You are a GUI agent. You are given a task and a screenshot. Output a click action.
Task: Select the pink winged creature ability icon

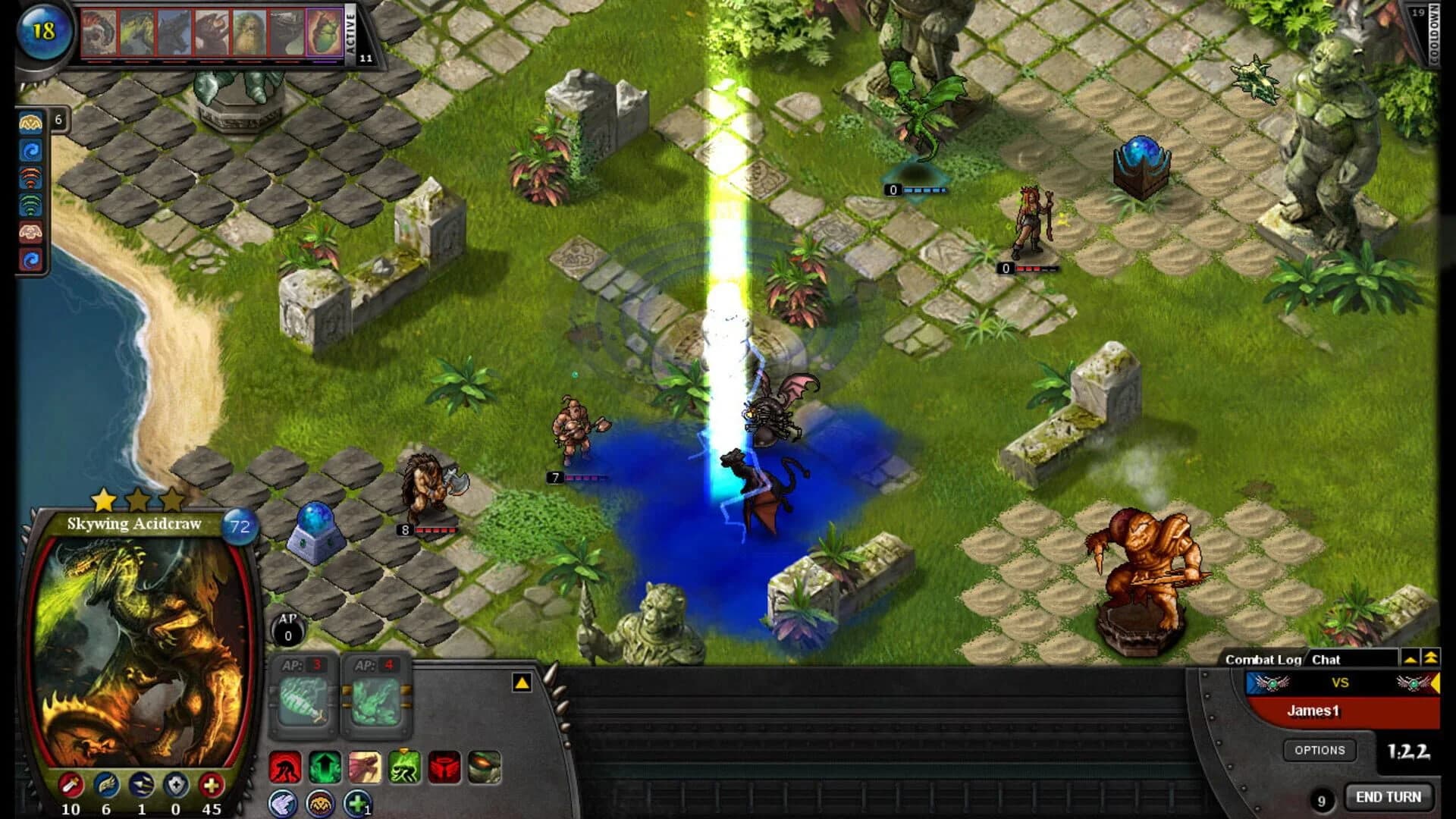click(364, 766)
